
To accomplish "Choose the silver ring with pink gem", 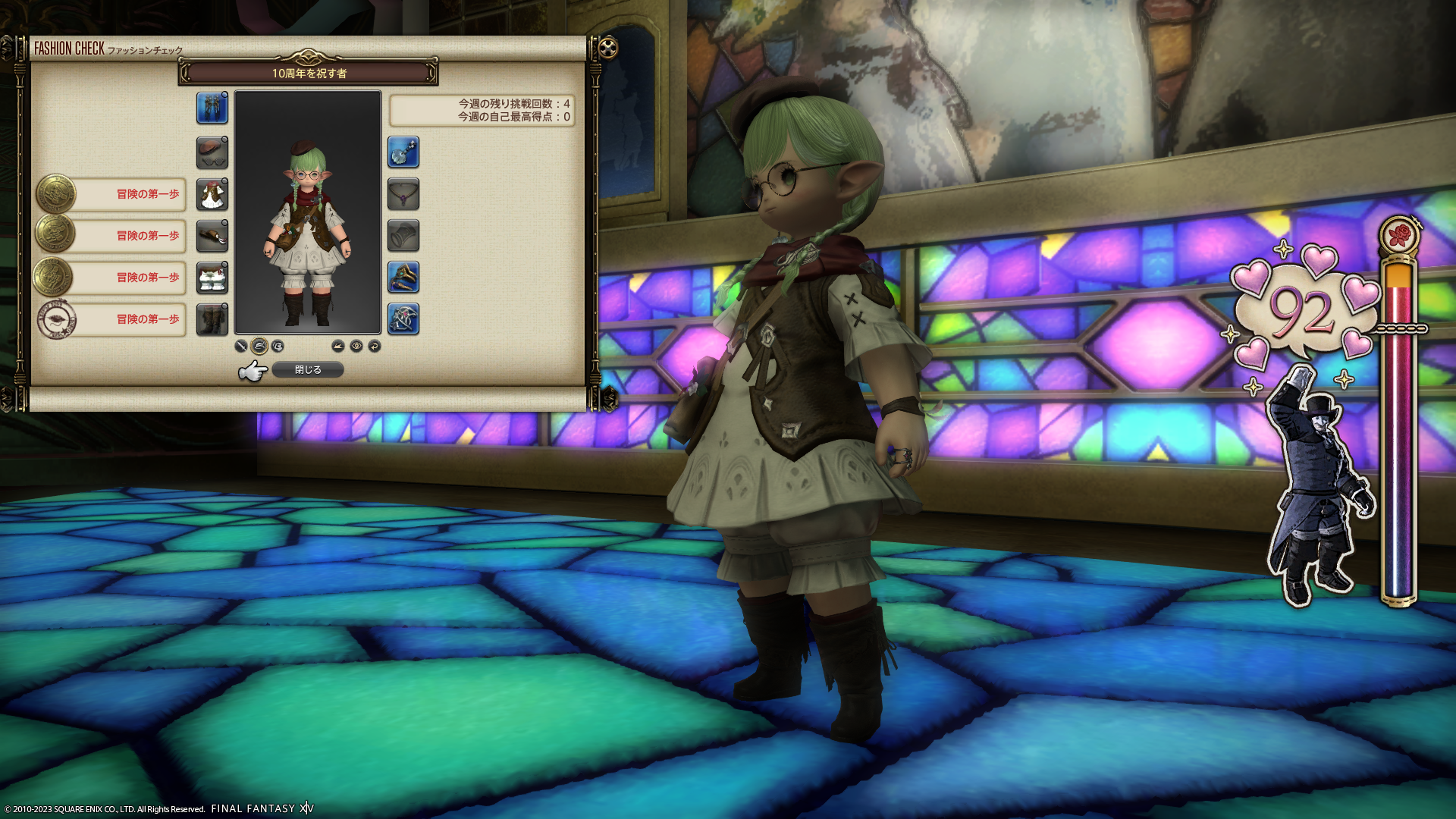I will pyautogui.click(x=403, y=319).
